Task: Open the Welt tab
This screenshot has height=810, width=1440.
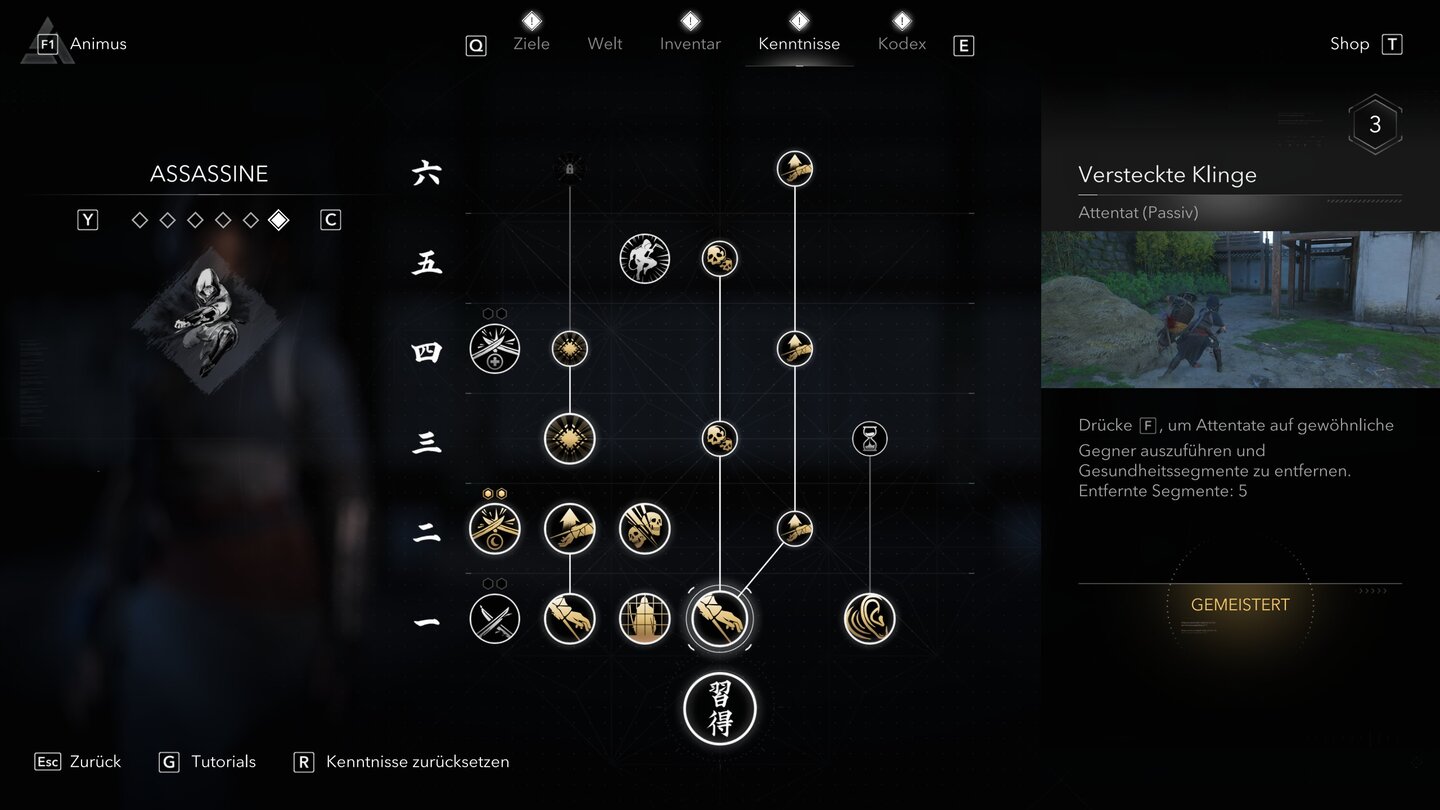Action: tap(605, 44)
